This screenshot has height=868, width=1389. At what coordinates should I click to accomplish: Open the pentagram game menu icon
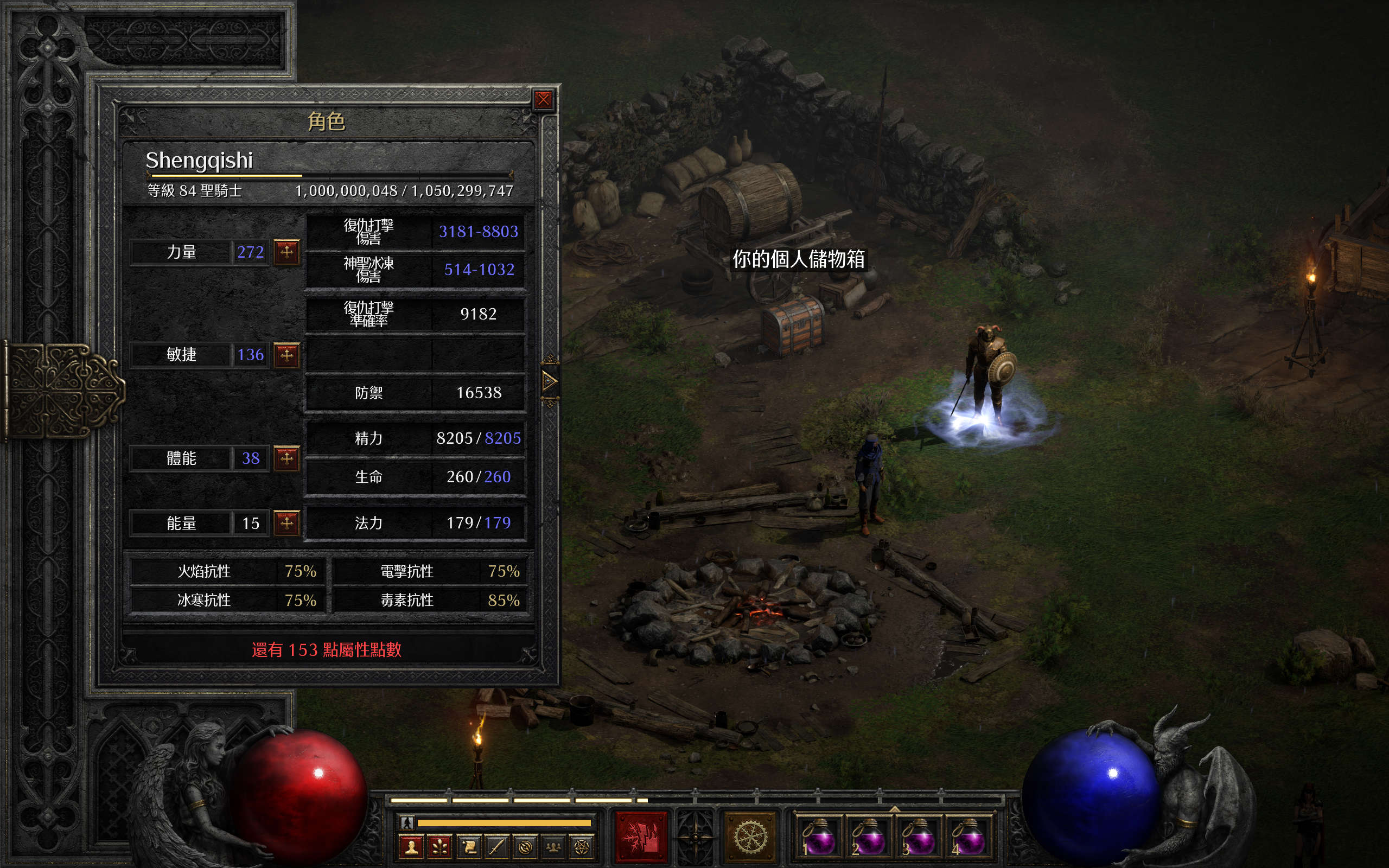[x=581, y=847]
